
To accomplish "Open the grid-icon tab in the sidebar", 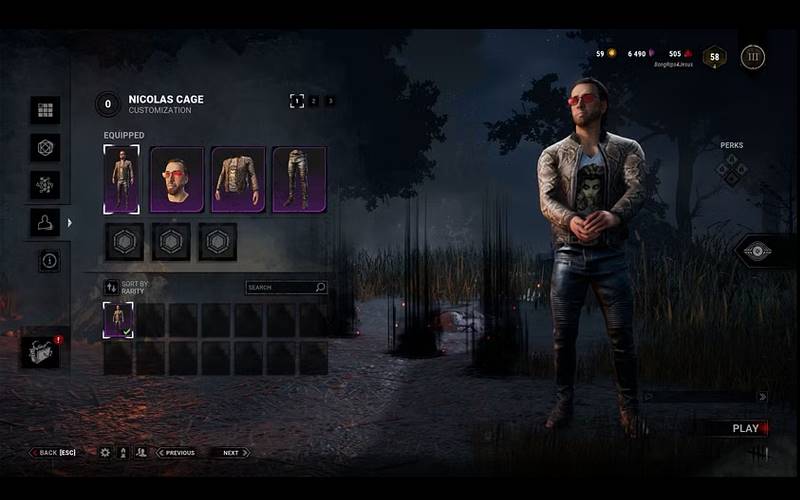I will (x=45, y=110).
